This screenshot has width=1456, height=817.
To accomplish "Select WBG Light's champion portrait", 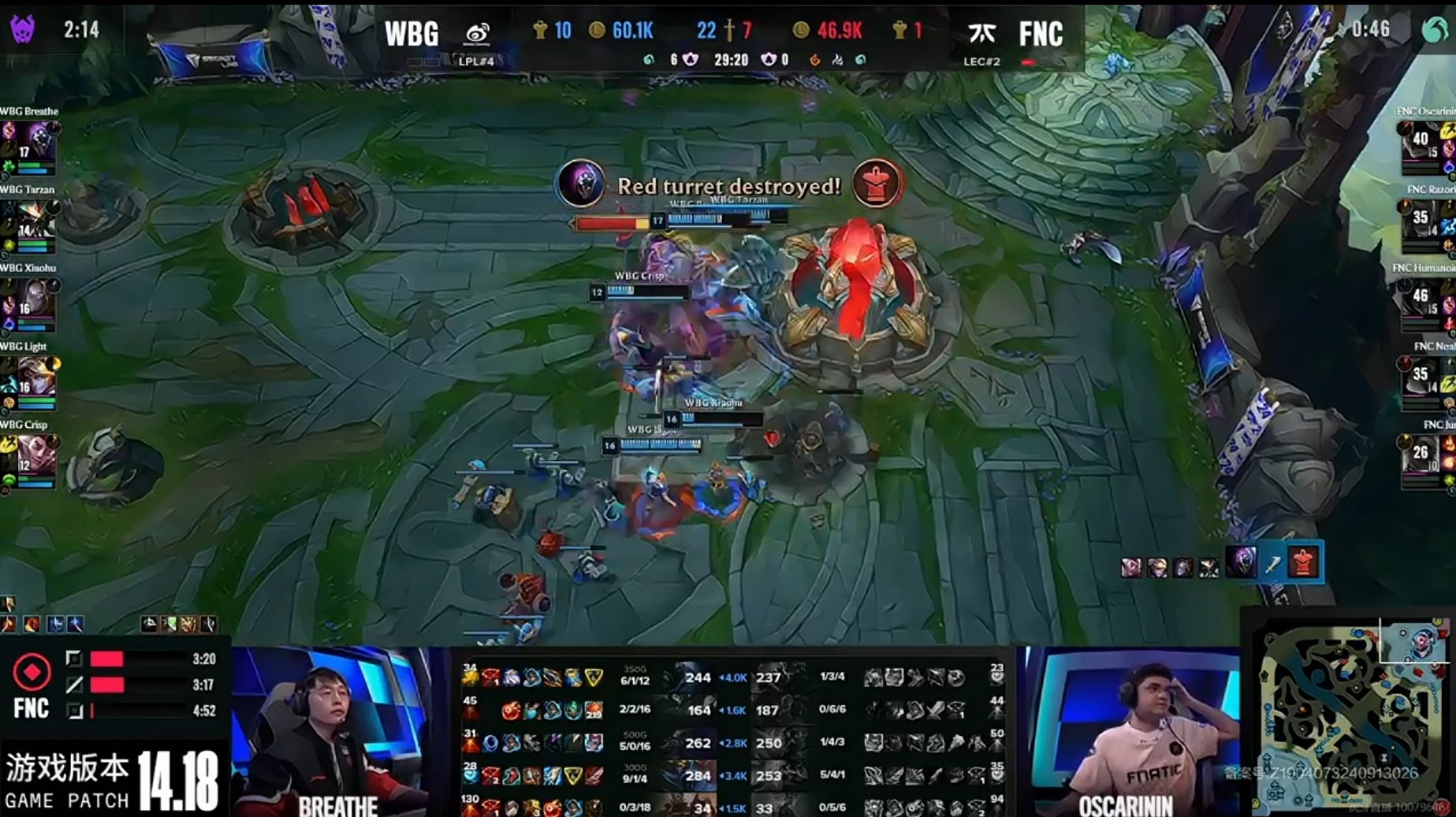I will click(36, 377).
